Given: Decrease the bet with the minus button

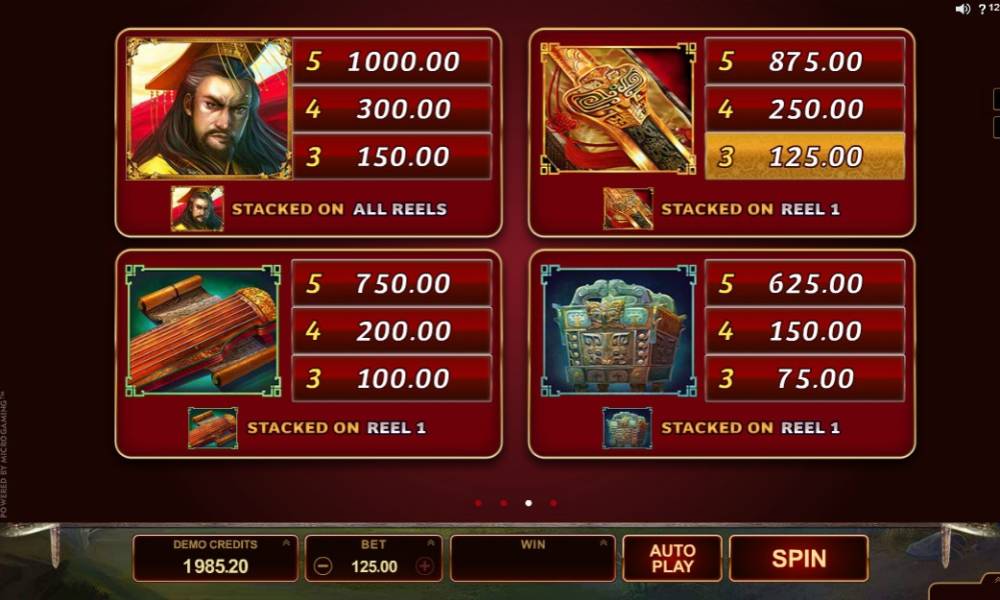Looking at the screenshot, I should (x=323, y=566).
